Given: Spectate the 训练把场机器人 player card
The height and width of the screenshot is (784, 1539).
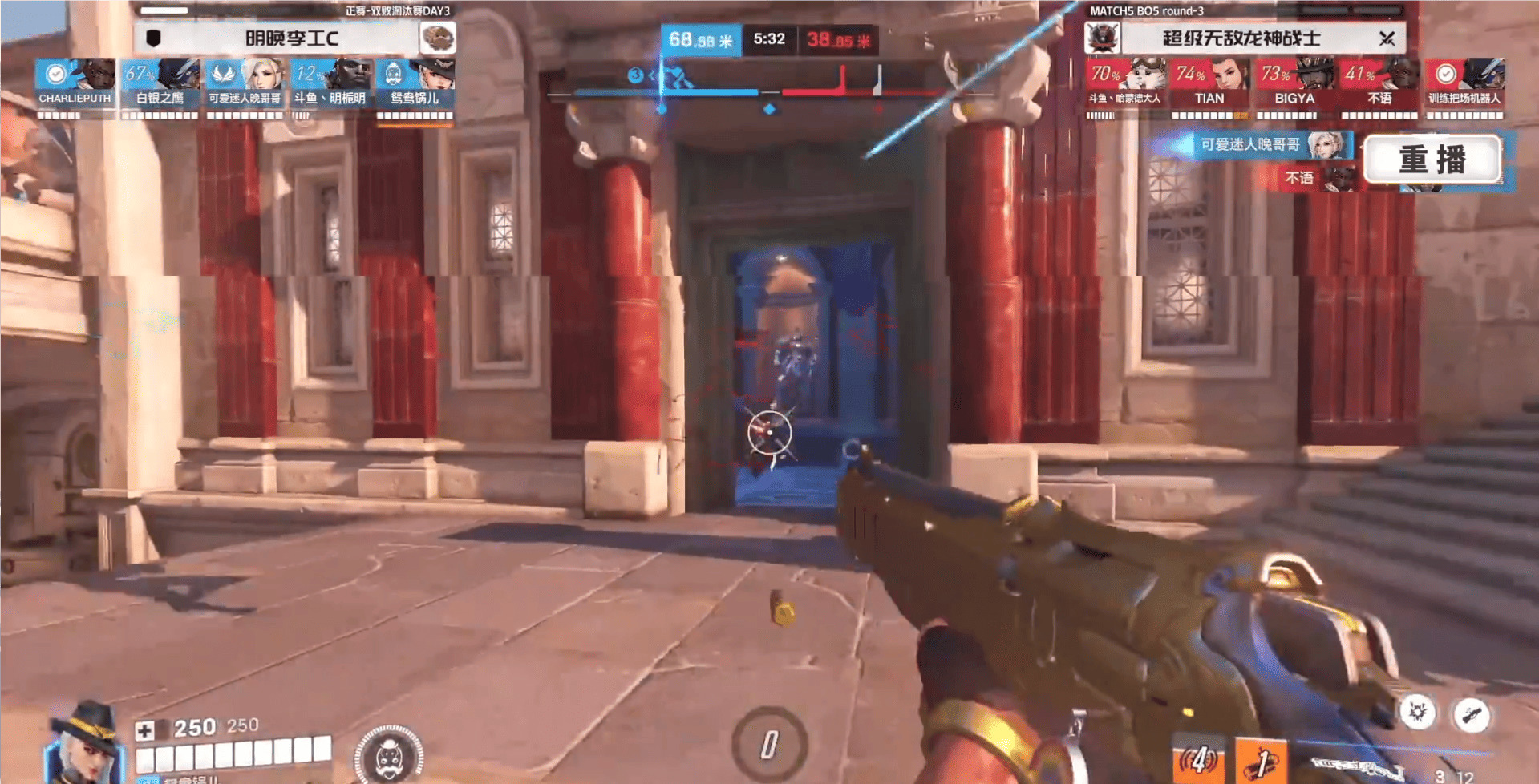Looking at the screenshot, I should click(1464, 83).
